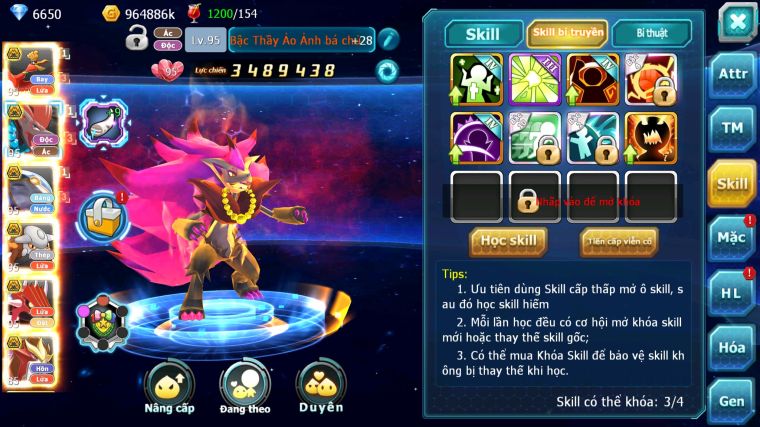
Task: Open the Hóa side tab
Action: tap(732, 347)
